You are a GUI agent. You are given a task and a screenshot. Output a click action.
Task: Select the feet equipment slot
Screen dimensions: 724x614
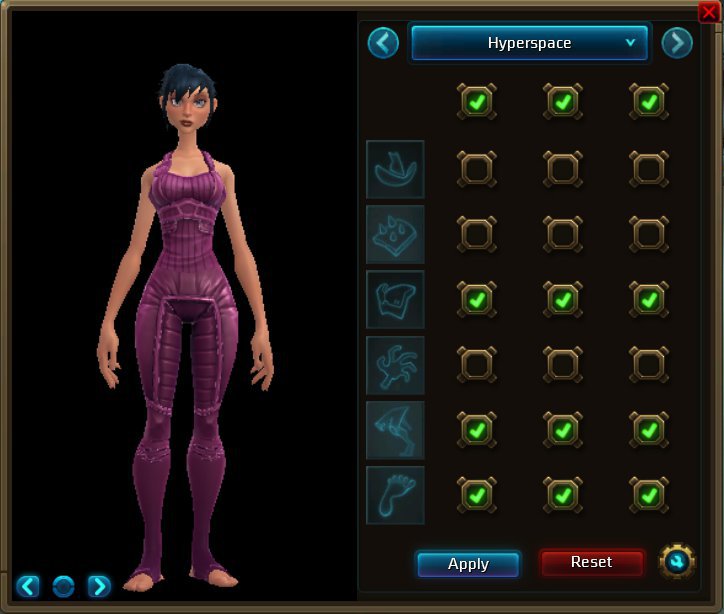point(395,495)
